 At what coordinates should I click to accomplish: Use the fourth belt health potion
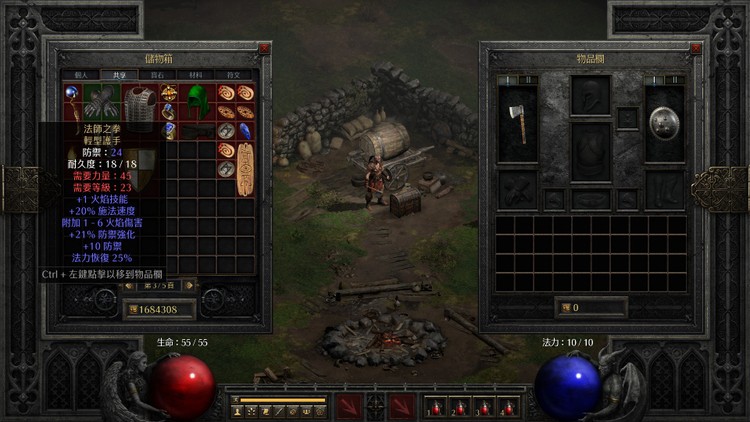coord(508,406)
